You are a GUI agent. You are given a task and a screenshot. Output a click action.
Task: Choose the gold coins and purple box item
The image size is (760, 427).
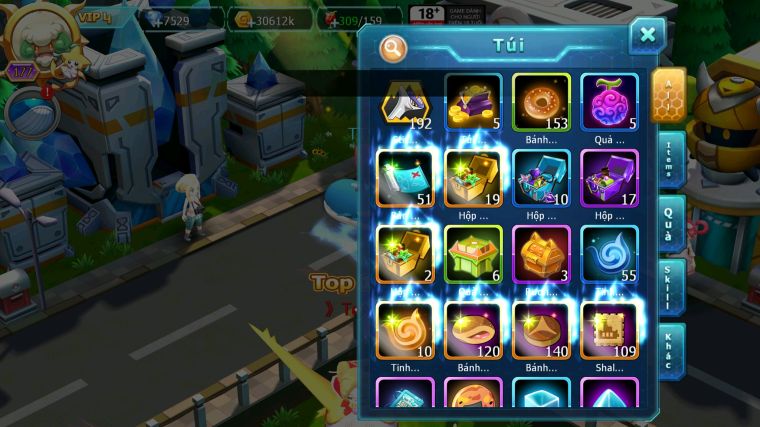pos(473,100)
